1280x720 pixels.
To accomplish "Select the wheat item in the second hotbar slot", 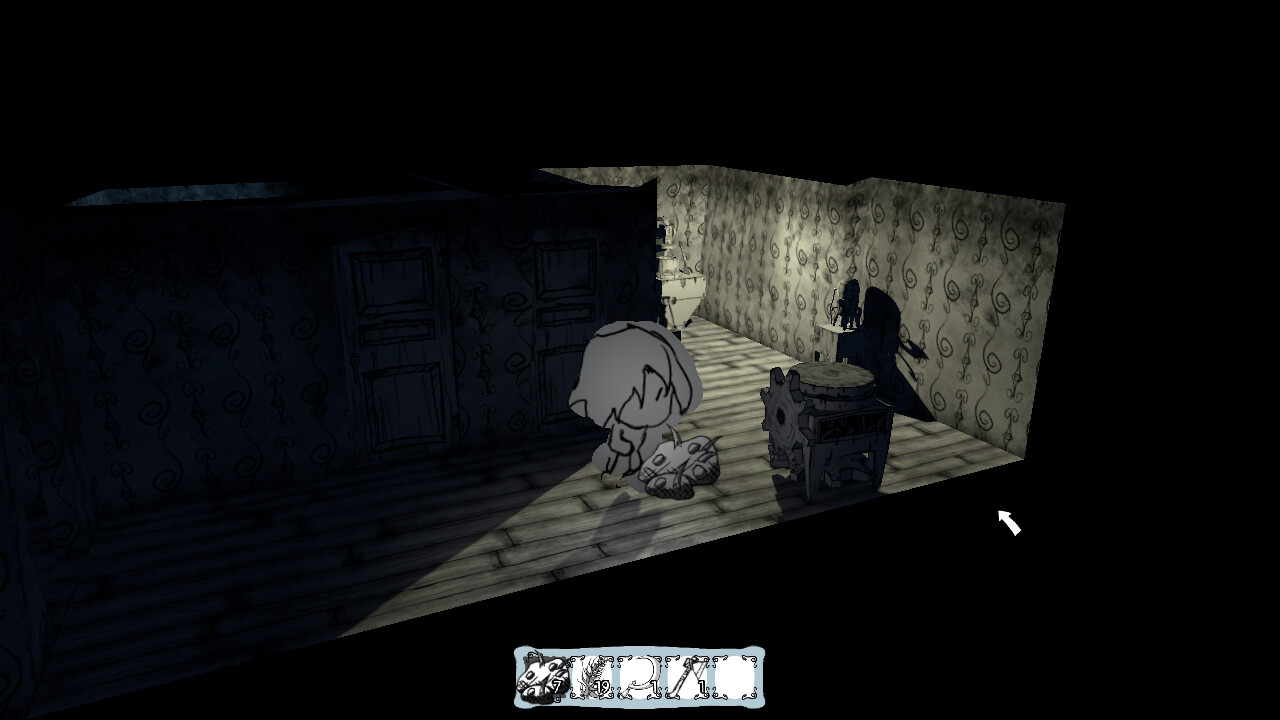I will (x=593, y=676).
